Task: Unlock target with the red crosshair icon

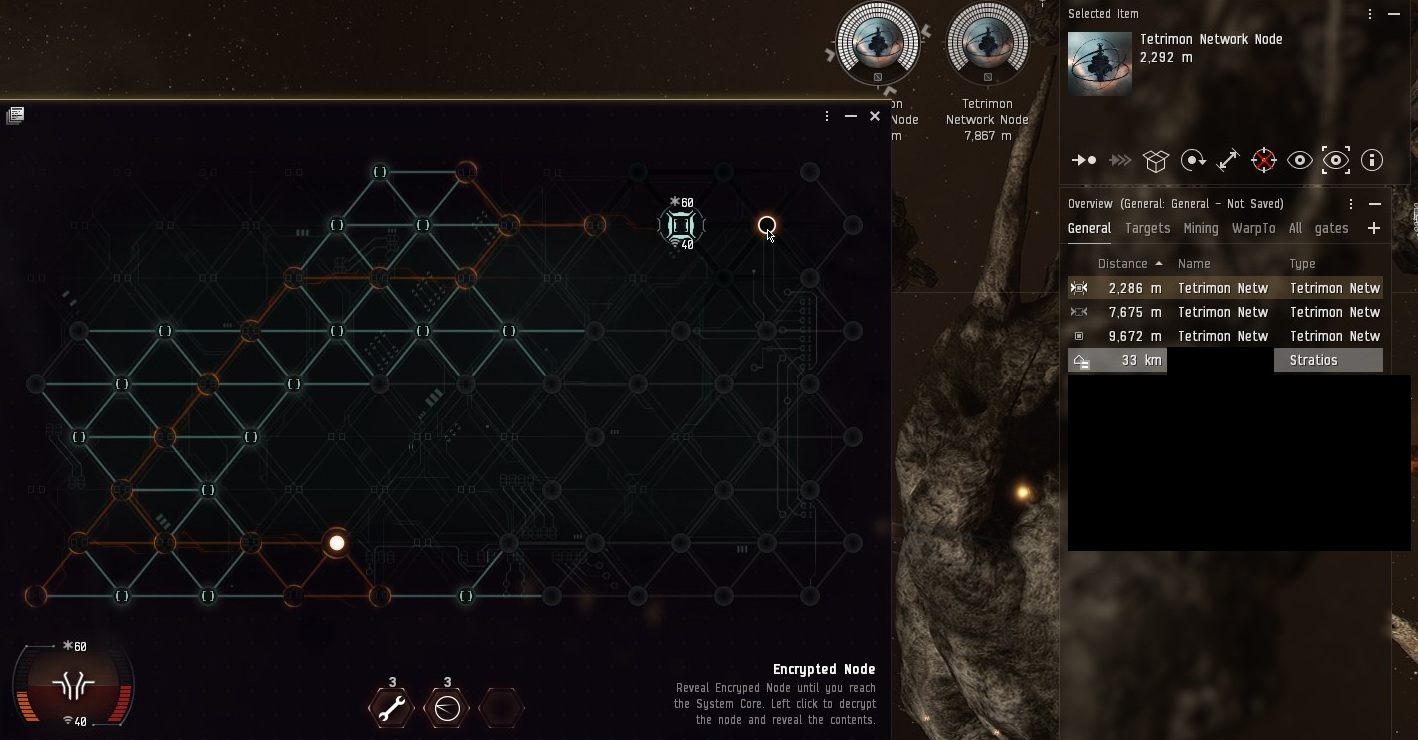Action: click(1264, 160)
